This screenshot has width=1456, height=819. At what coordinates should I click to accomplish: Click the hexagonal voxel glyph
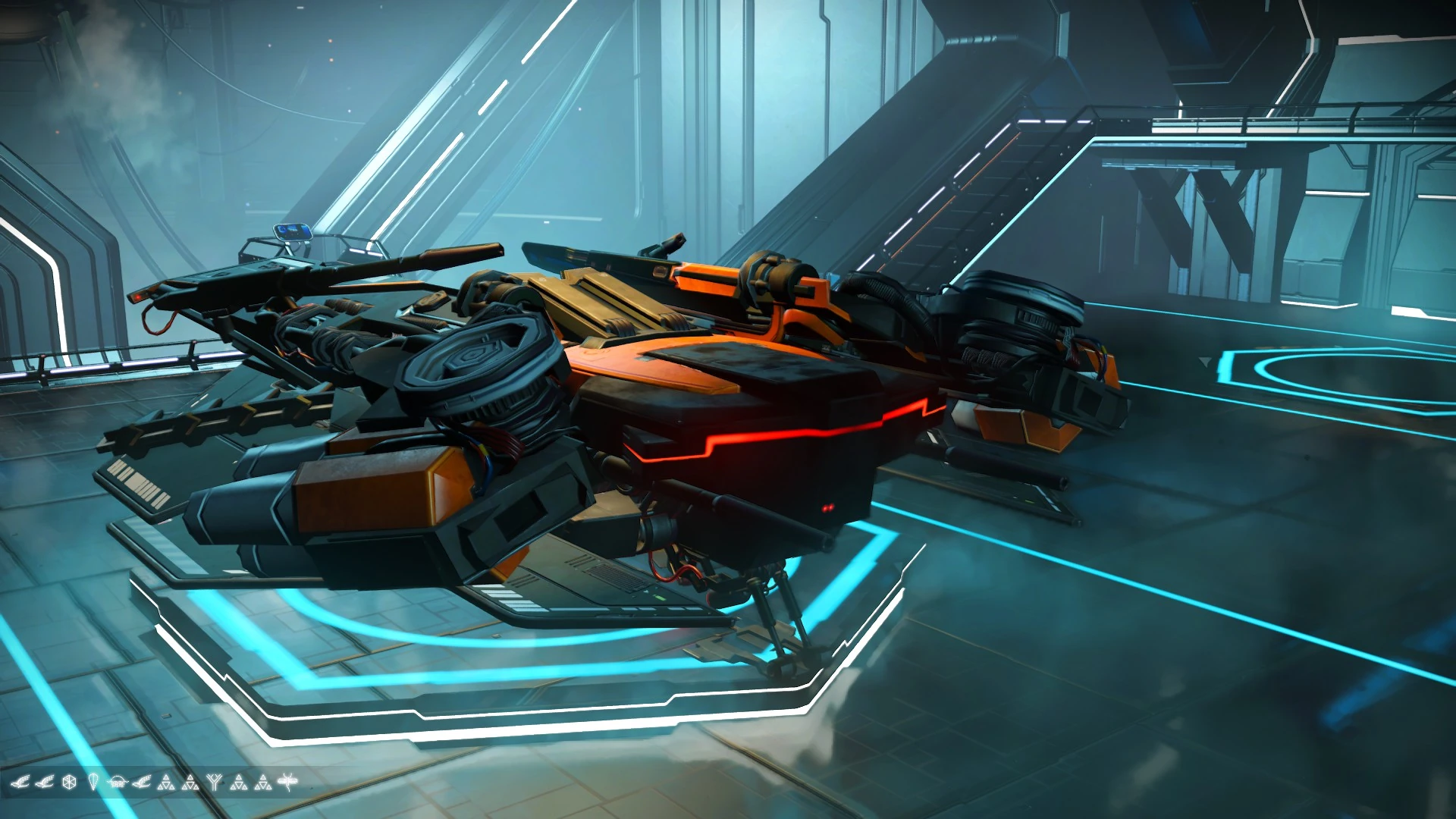[70, 783]
